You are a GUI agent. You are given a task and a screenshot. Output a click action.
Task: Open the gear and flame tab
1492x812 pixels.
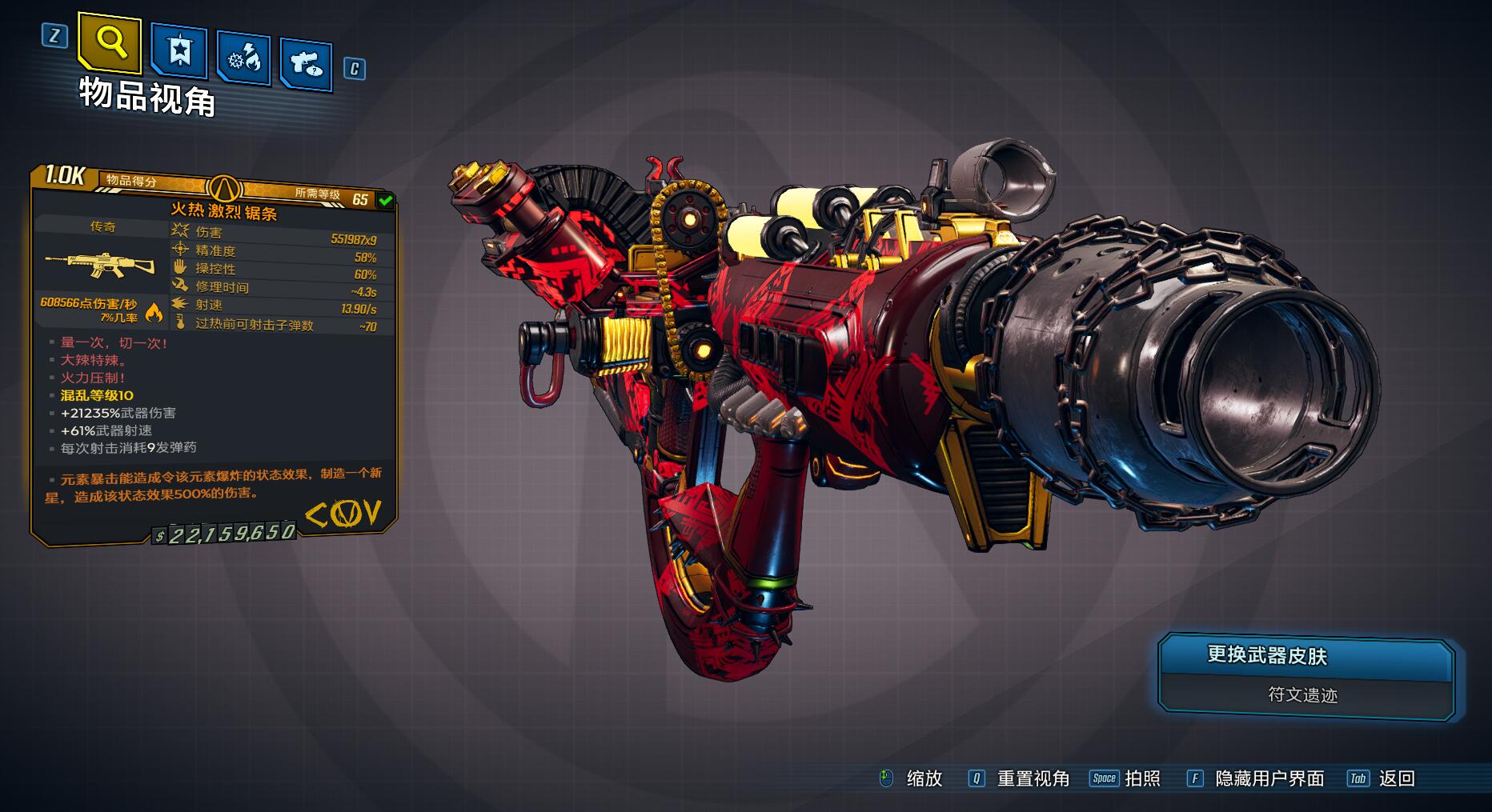243,58
